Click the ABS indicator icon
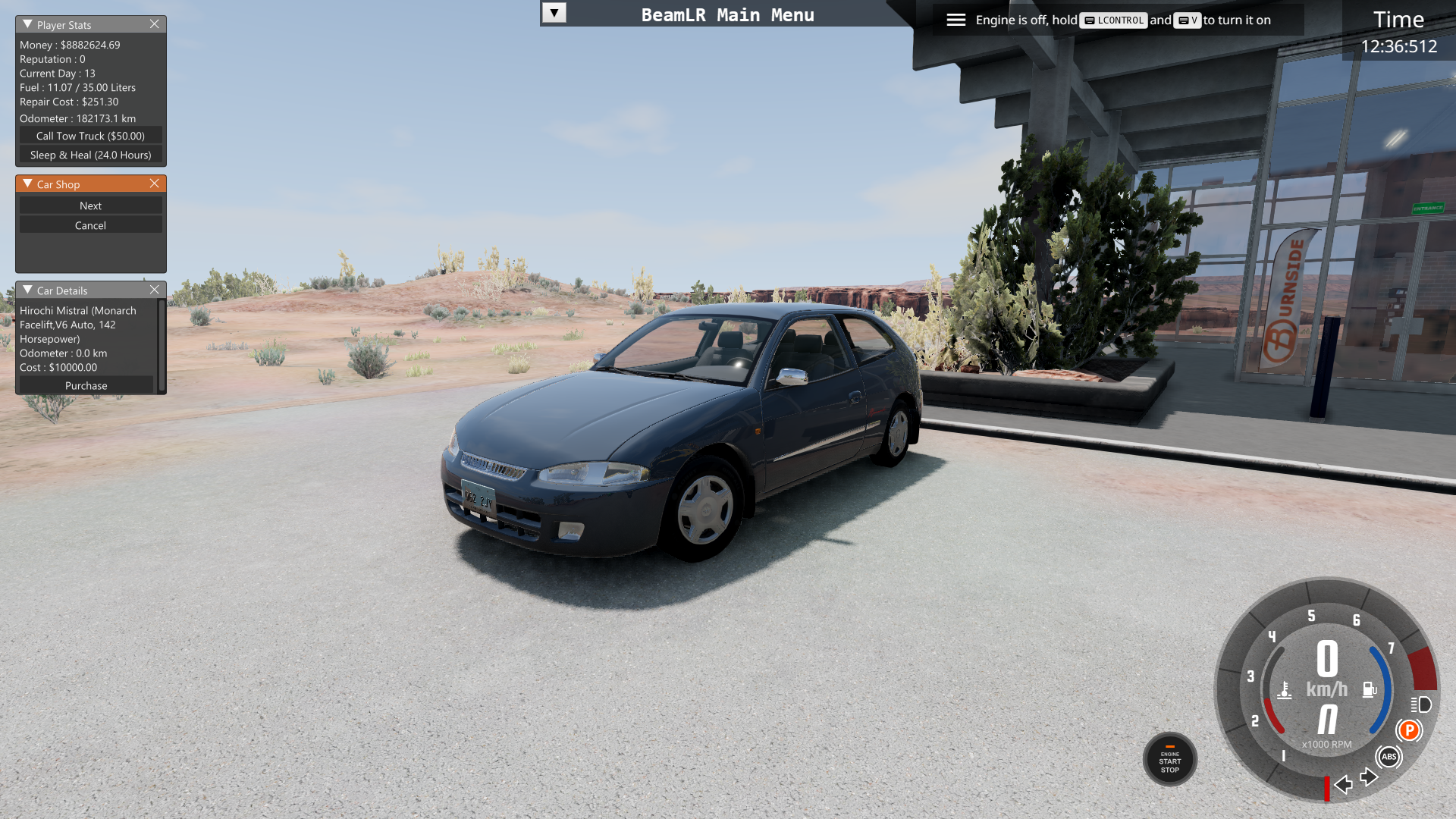Image resolution: width=1456 pixels, height=819 pixels. pos(1389,756)
